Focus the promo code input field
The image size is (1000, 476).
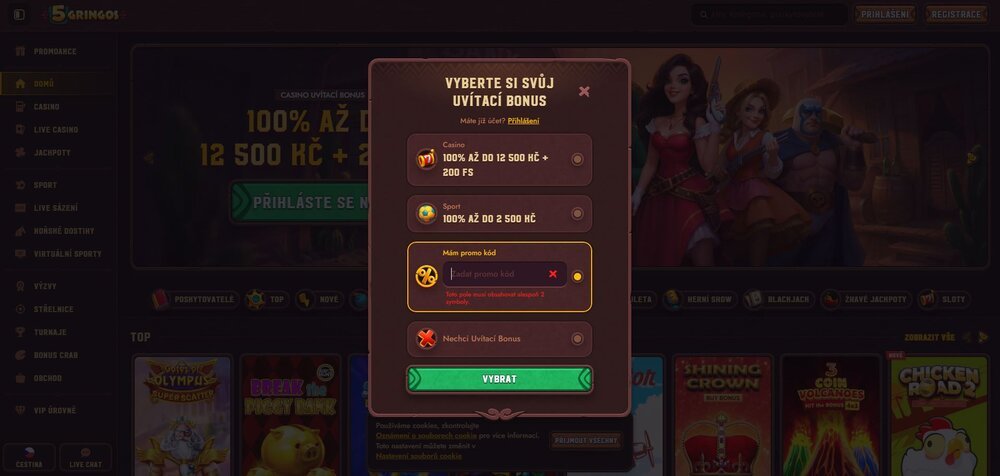tap(495, 274)
